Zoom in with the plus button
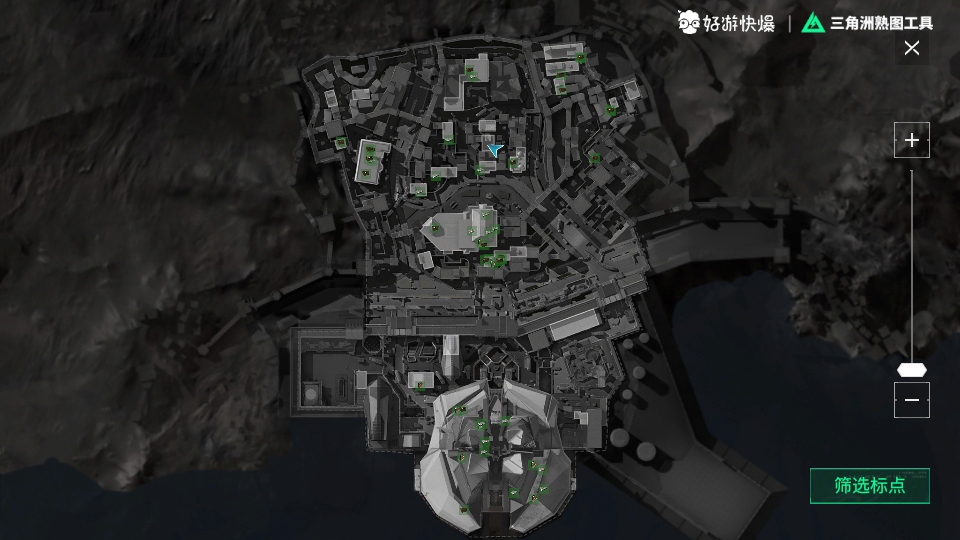The height and width of the screenshot is (540, 960). [x=911, y=140]
